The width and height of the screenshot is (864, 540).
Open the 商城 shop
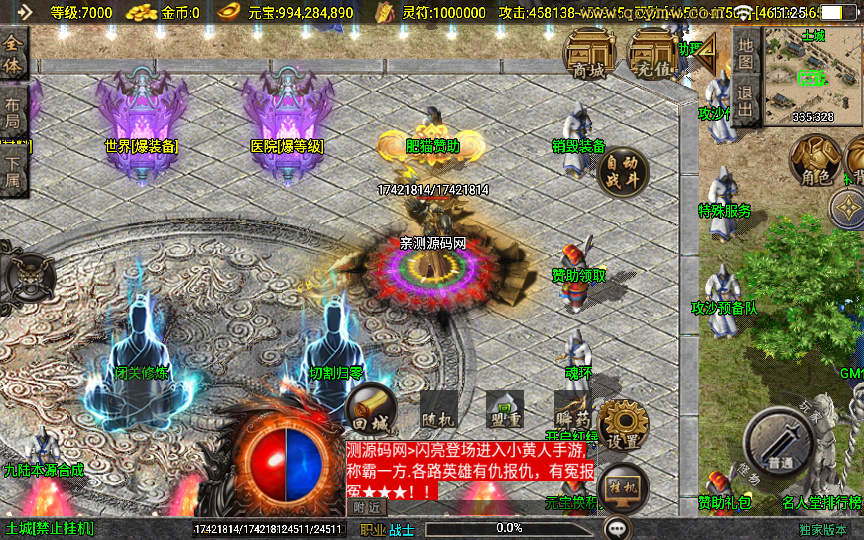point(589,52)
